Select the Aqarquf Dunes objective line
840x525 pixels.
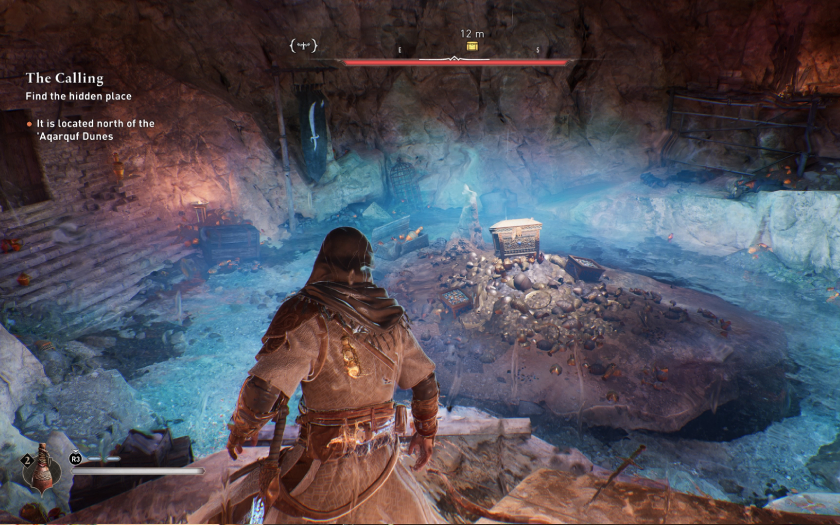pos(90,129)
